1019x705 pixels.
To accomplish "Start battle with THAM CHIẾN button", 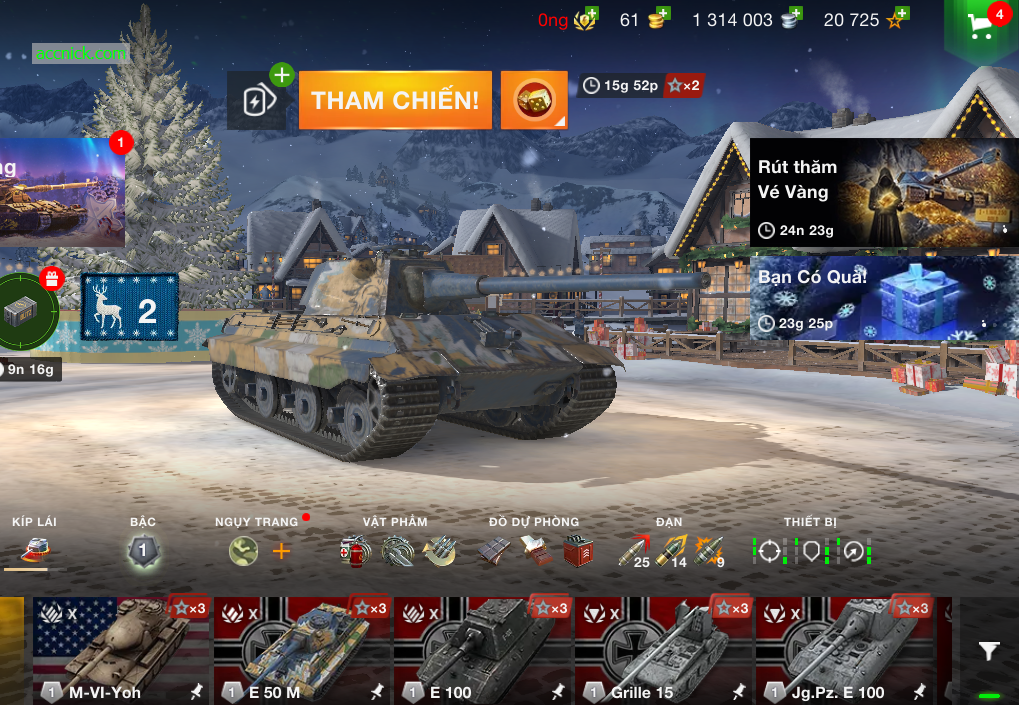I will [x=395, y=100].
